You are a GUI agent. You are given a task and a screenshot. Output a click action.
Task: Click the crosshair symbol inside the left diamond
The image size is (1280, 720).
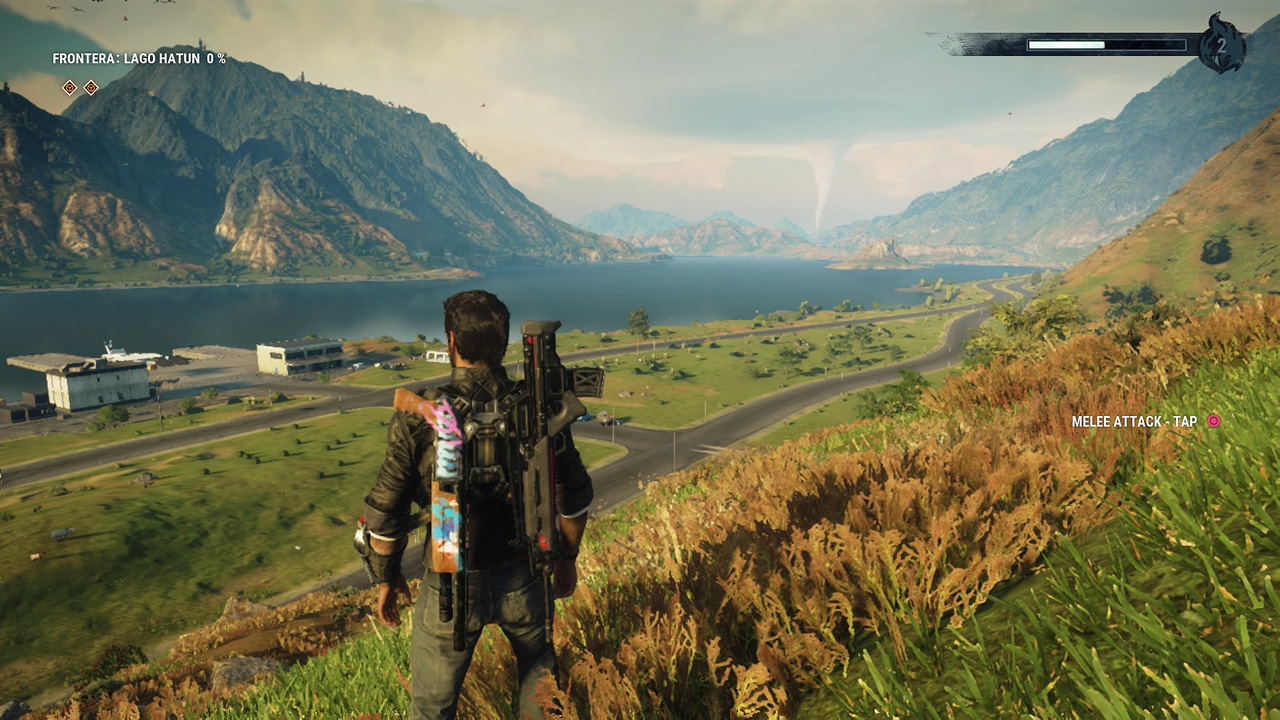pos(70,87)
